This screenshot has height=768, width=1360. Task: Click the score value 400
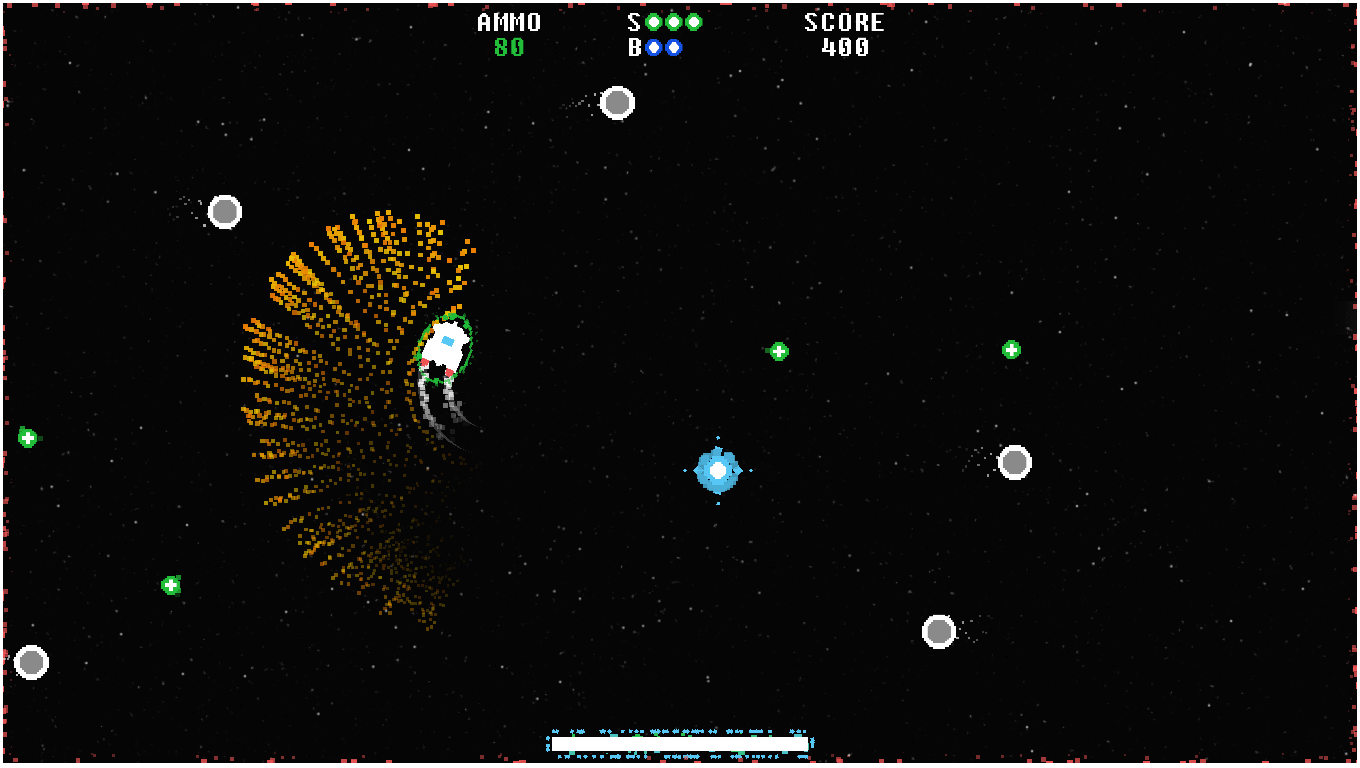point(843,46)
